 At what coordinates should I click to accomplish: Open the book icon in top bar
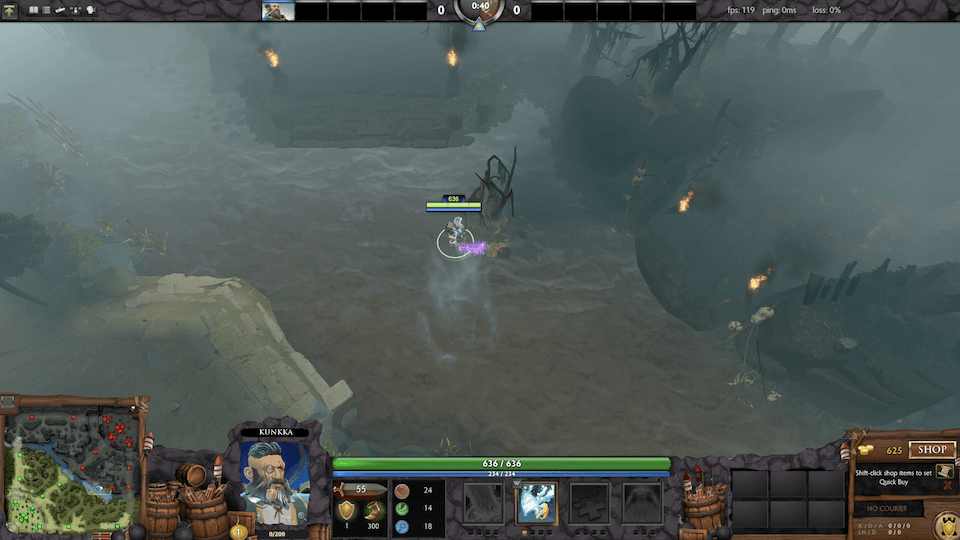coord(33,10)
